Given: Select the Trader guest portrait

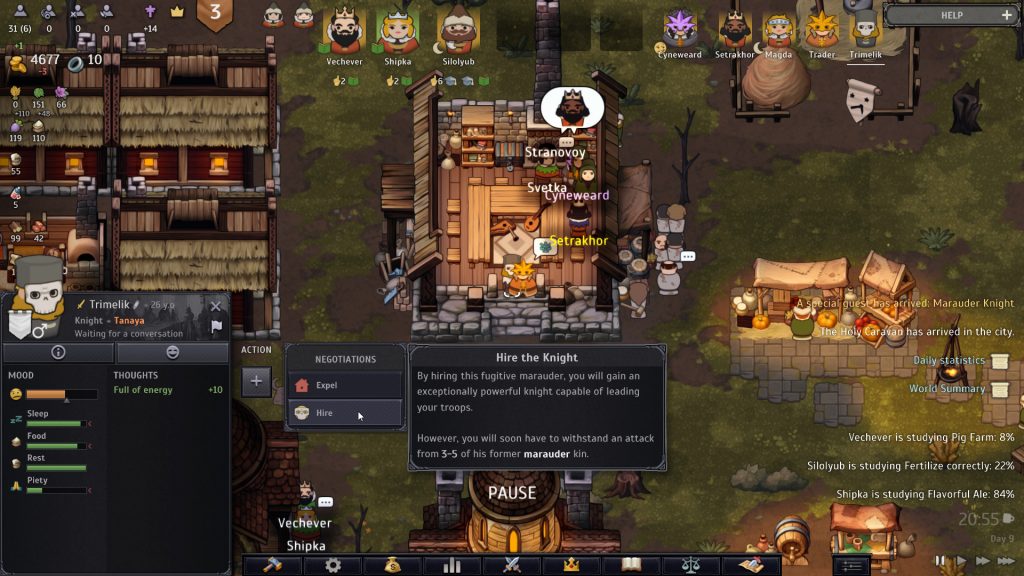Looking at the screenshot, I should (821, 30).
